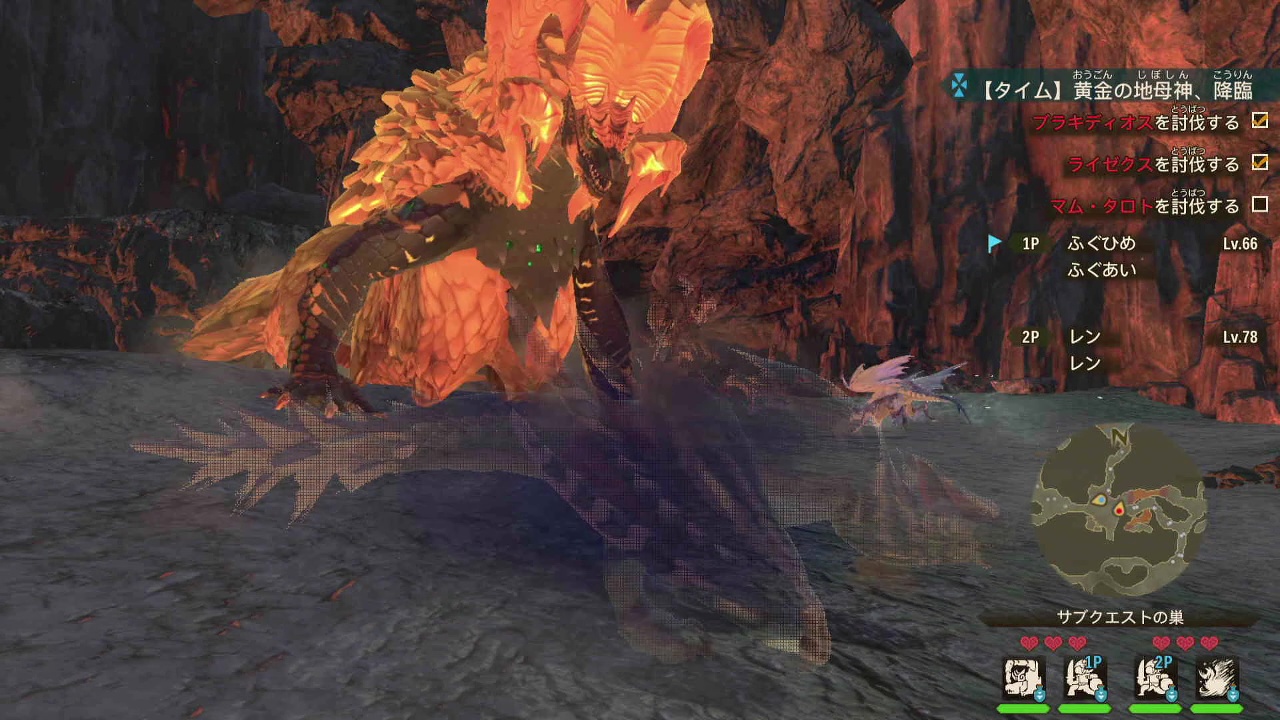This screenshot has height=720, width=1280.
Task: Open the circular minimap
Action: click(x=1119, y=511)
